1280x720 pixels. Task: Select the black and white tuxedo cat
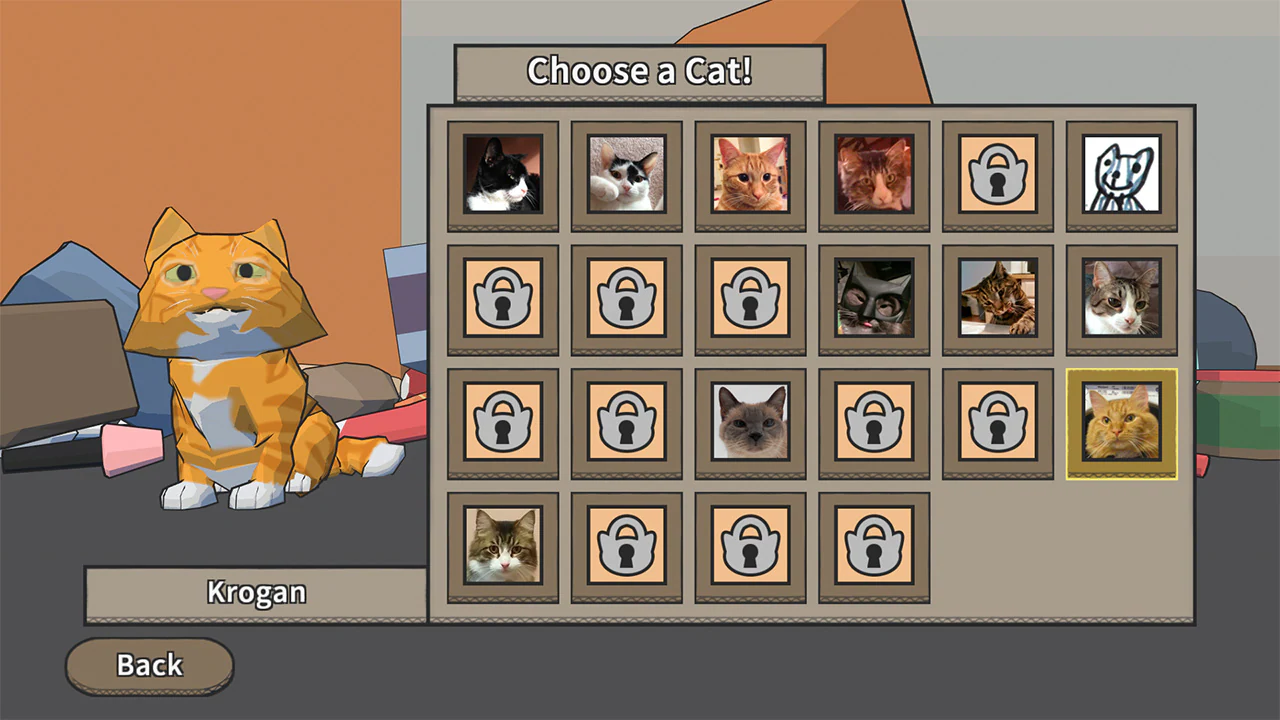click(502, 176)
